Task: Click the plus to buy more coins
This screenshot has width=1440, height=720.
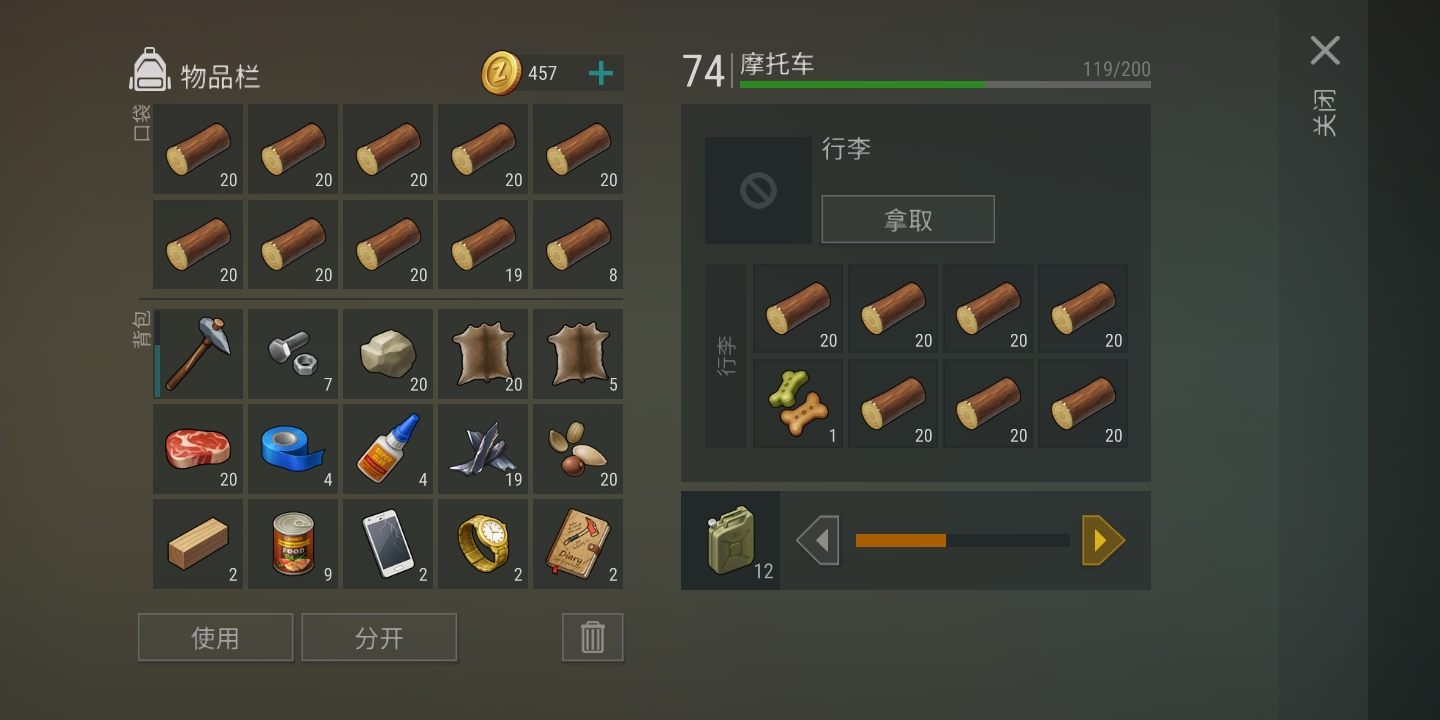Action: click(600, 72)
